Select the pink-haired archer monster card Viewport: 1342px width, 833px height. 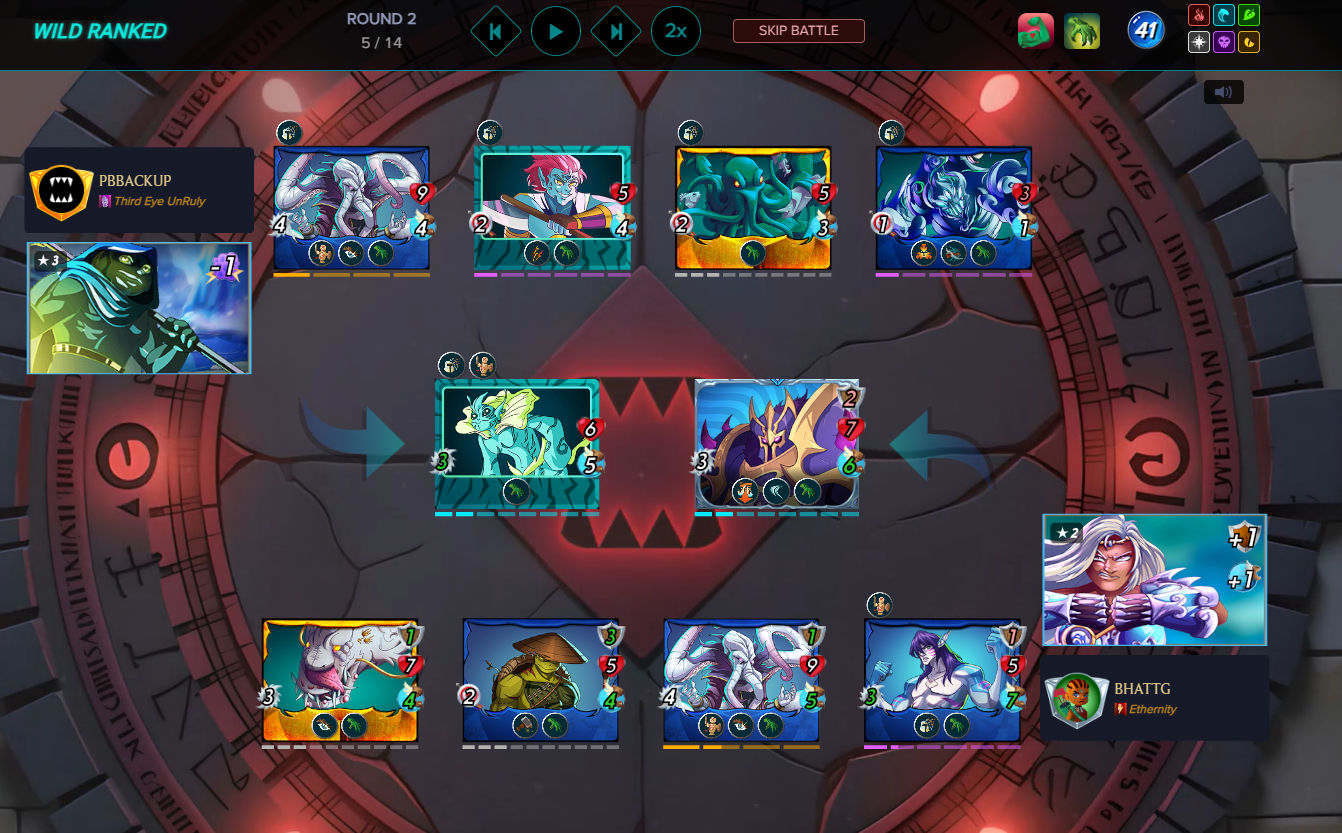[x=552, y=209]
